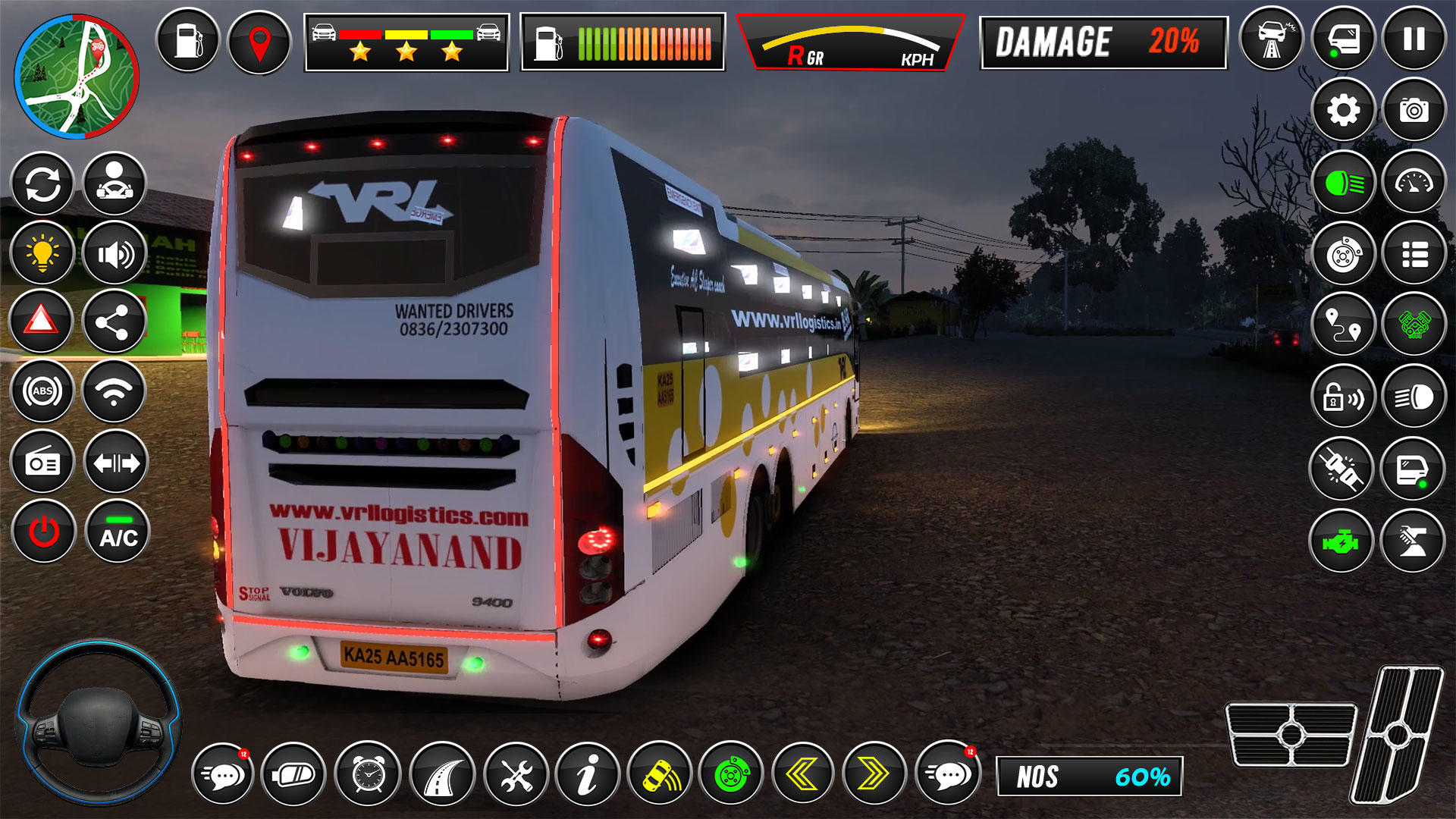The image size is (1456, 819).
Task: Click the left yellow chevron indicator
Action: 802,774
